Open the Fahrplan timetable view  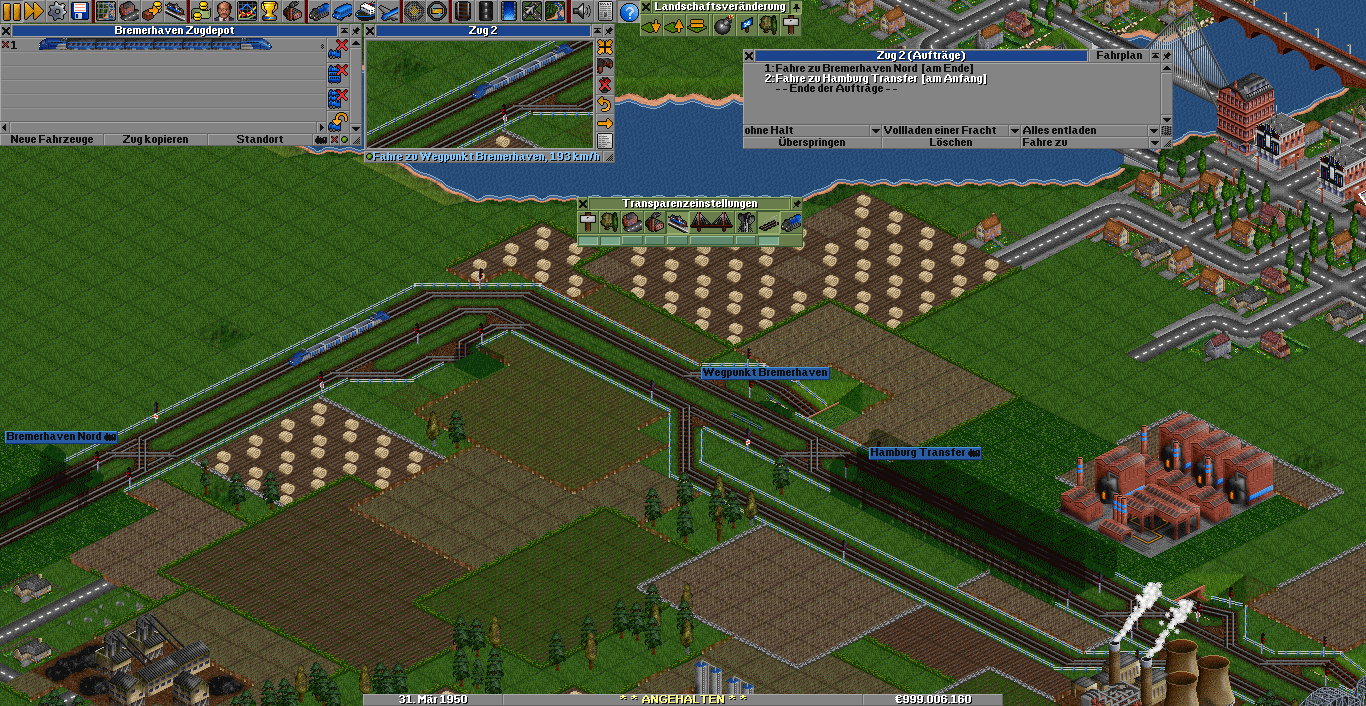coord(1118,56)
